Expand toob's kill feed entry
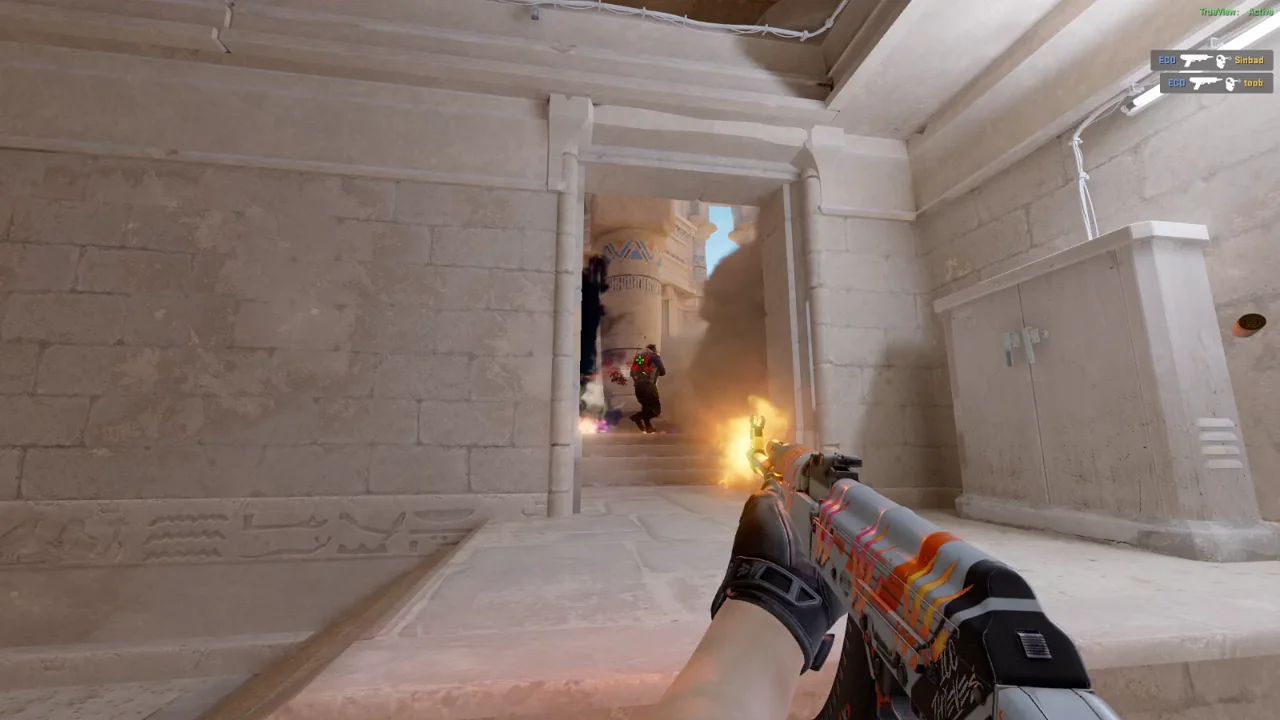The height and width of the screenshot is (720, 1280). pyautogui.click(x=1218, y=82)
